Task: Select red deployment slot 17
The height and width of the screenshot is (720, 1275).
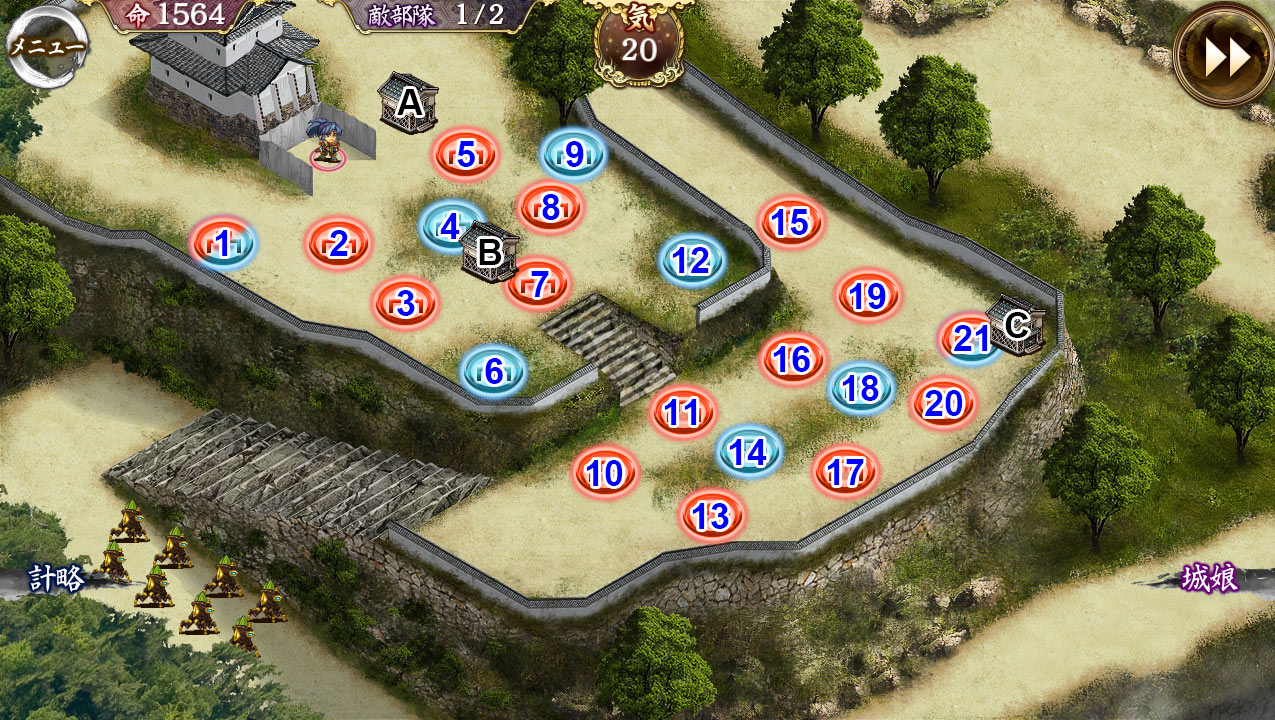Action: [x=846, y=472]
